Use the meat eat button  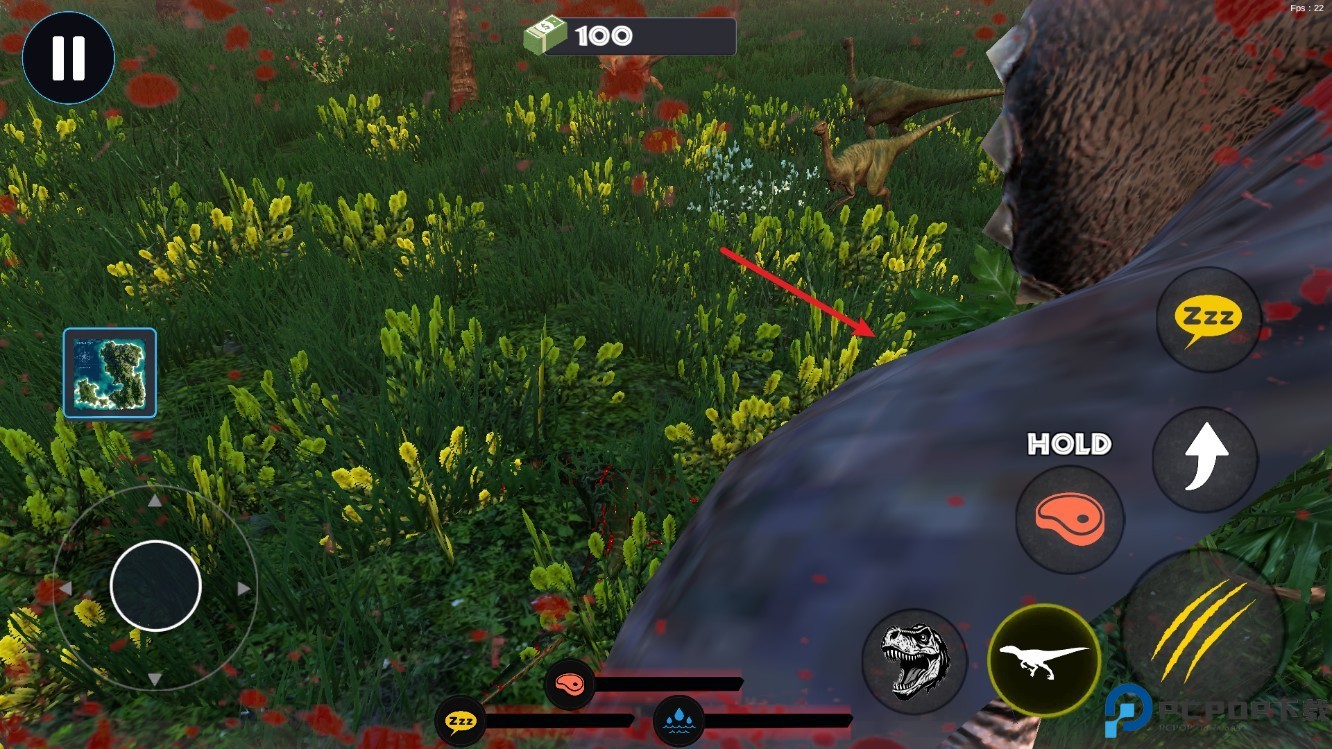click(x=1069, y=519)
